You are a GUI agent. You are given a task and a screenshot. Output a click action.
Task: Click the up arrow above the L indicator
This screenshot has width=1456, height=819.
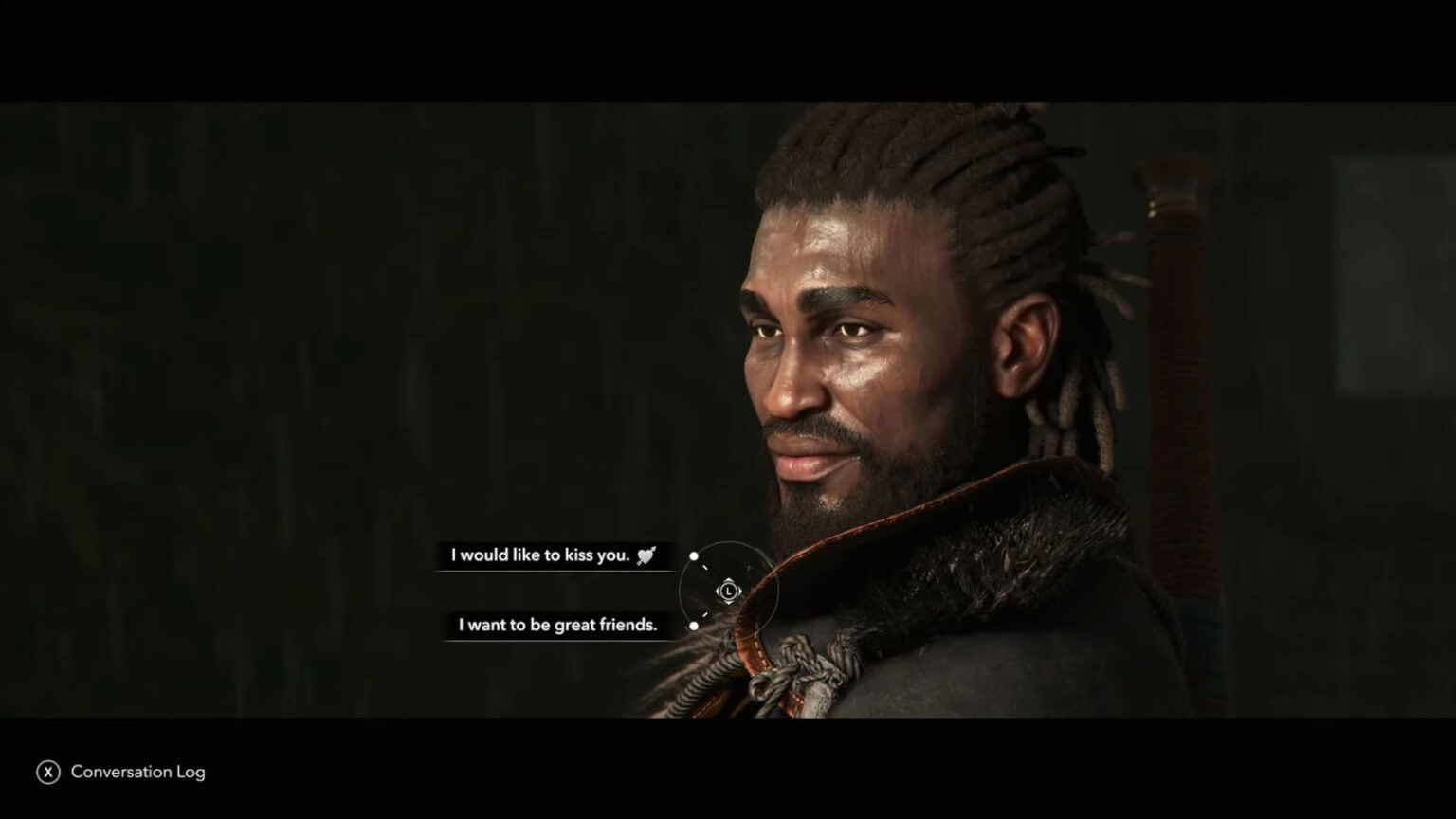pos(729,579)
